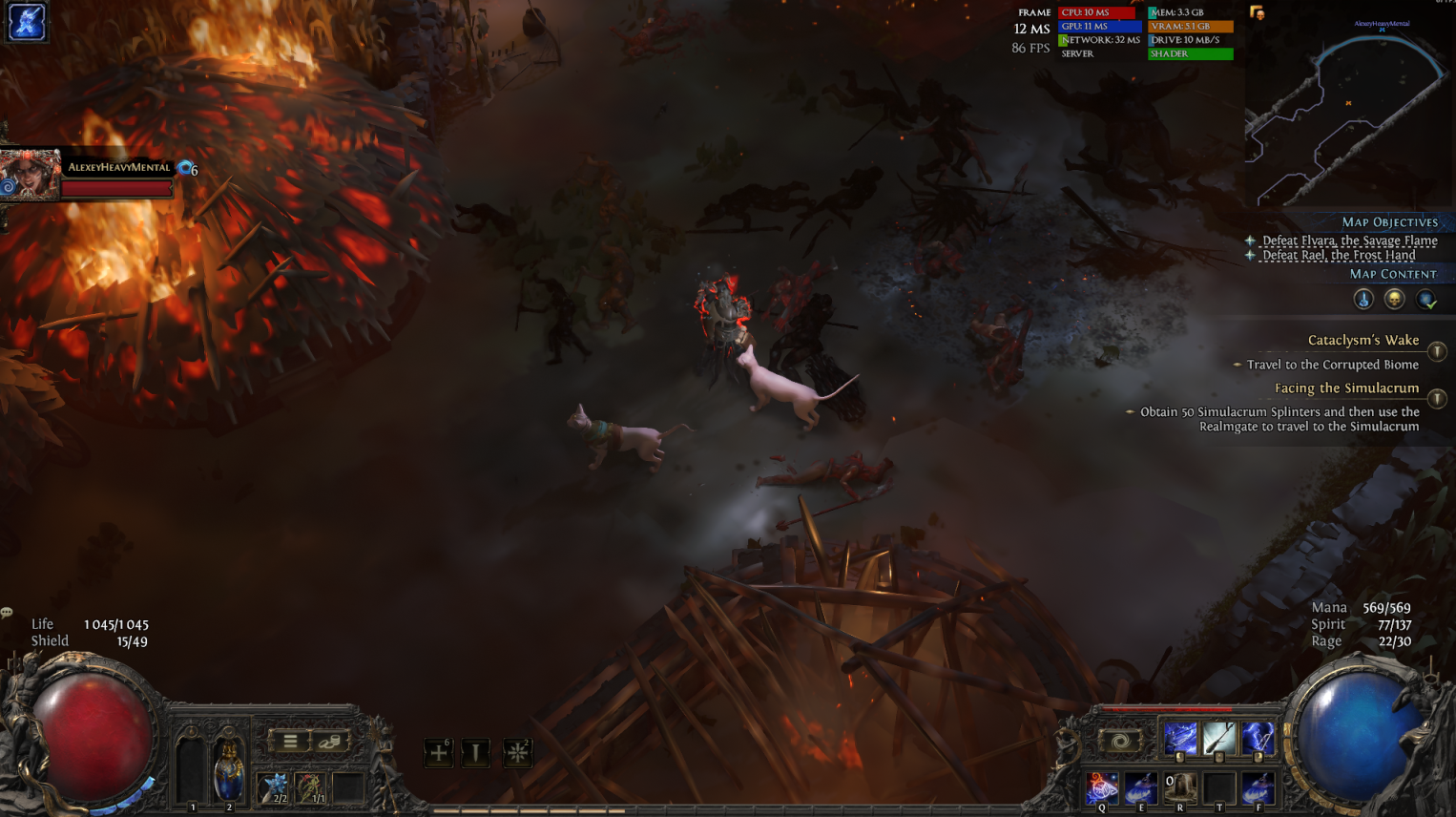The width and height of the screenshot is (1456, 817).
Task: Activate the red rune skill on Q
Action: point(1102,788)
